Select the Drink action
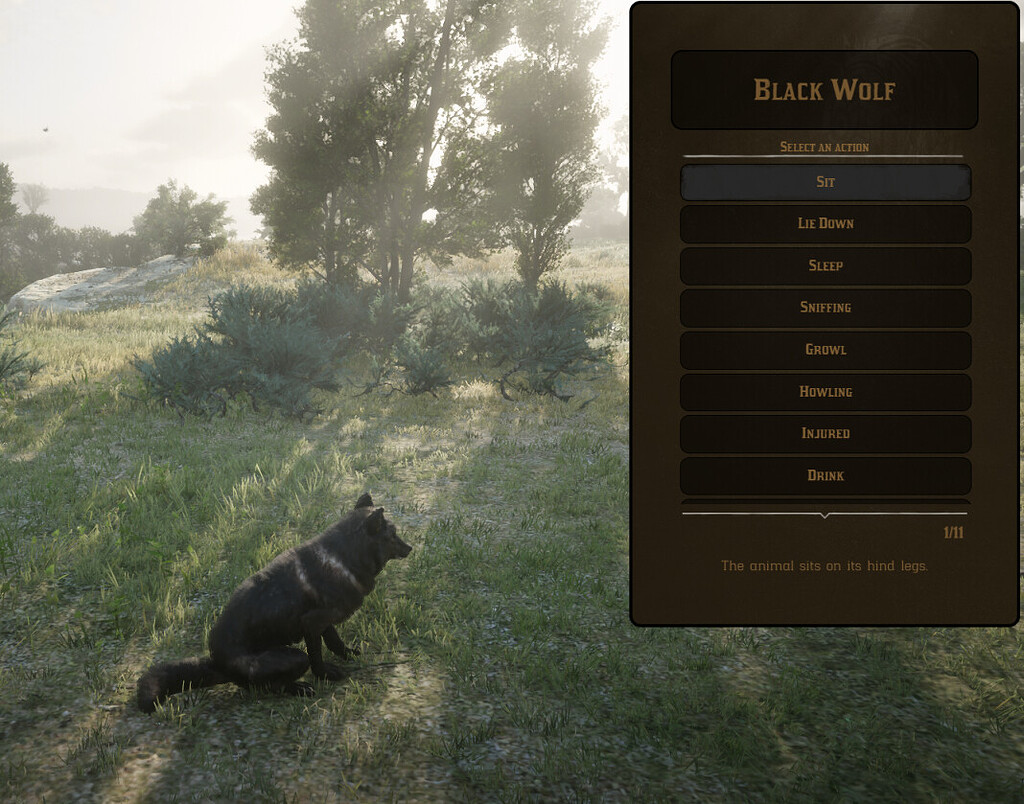 [825, 476]
